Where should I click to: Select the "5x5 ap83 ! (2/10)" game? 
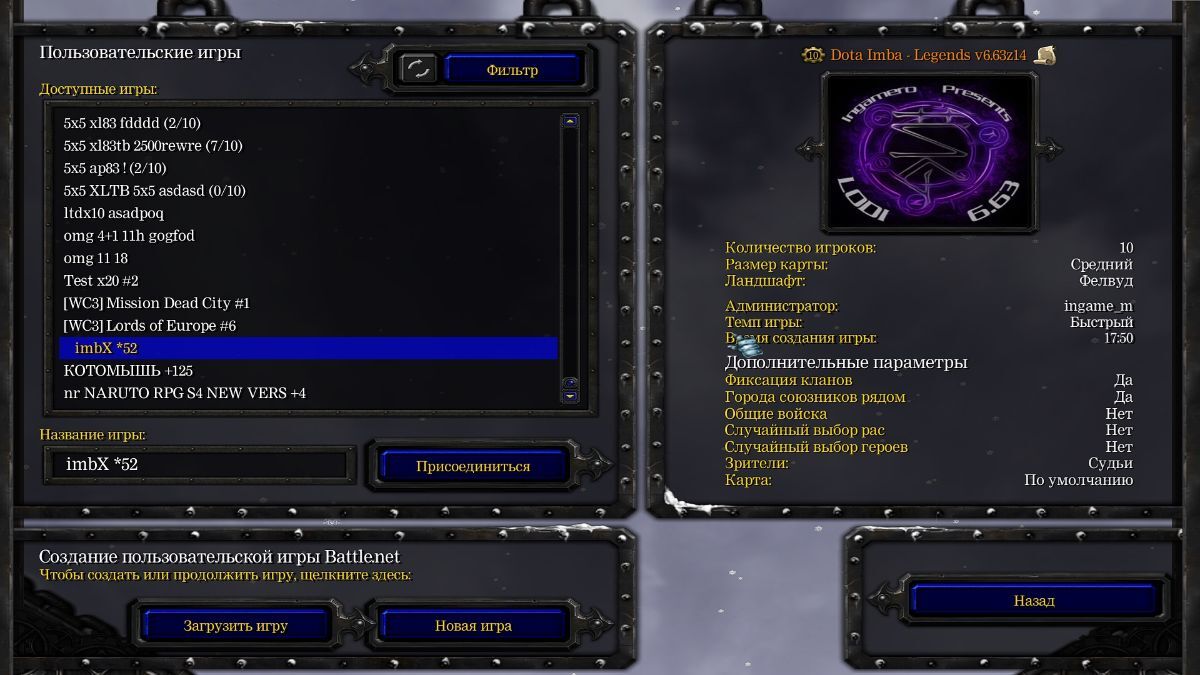click(114, 168)
